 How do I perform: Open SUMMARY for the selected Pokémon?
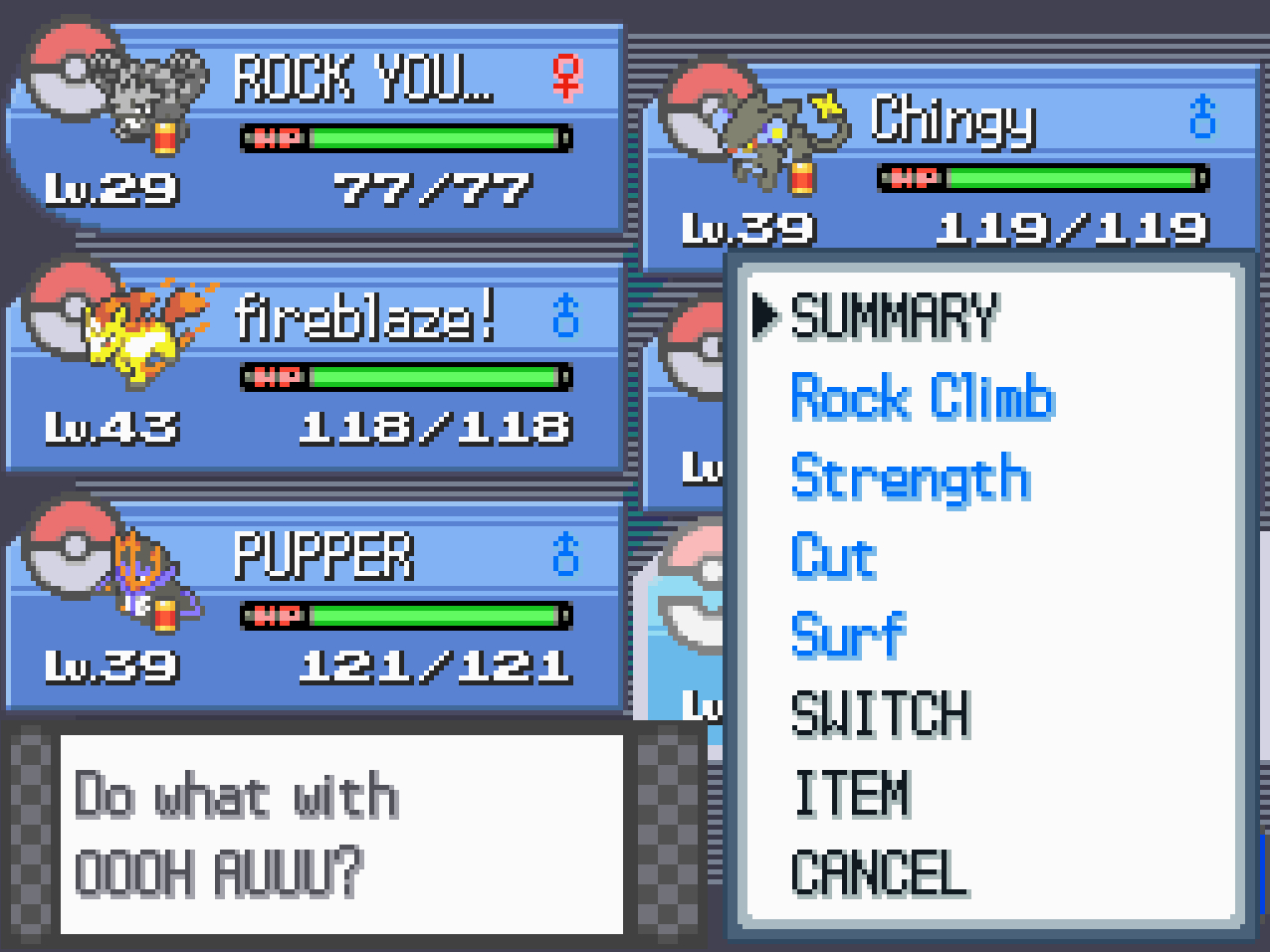coord(893,317)
